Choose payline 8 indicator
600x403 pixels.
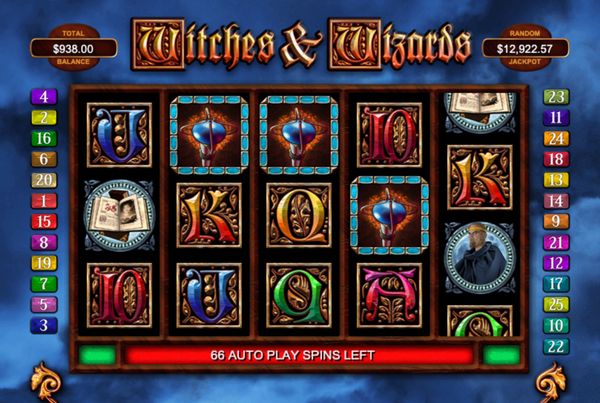(44, 242)
